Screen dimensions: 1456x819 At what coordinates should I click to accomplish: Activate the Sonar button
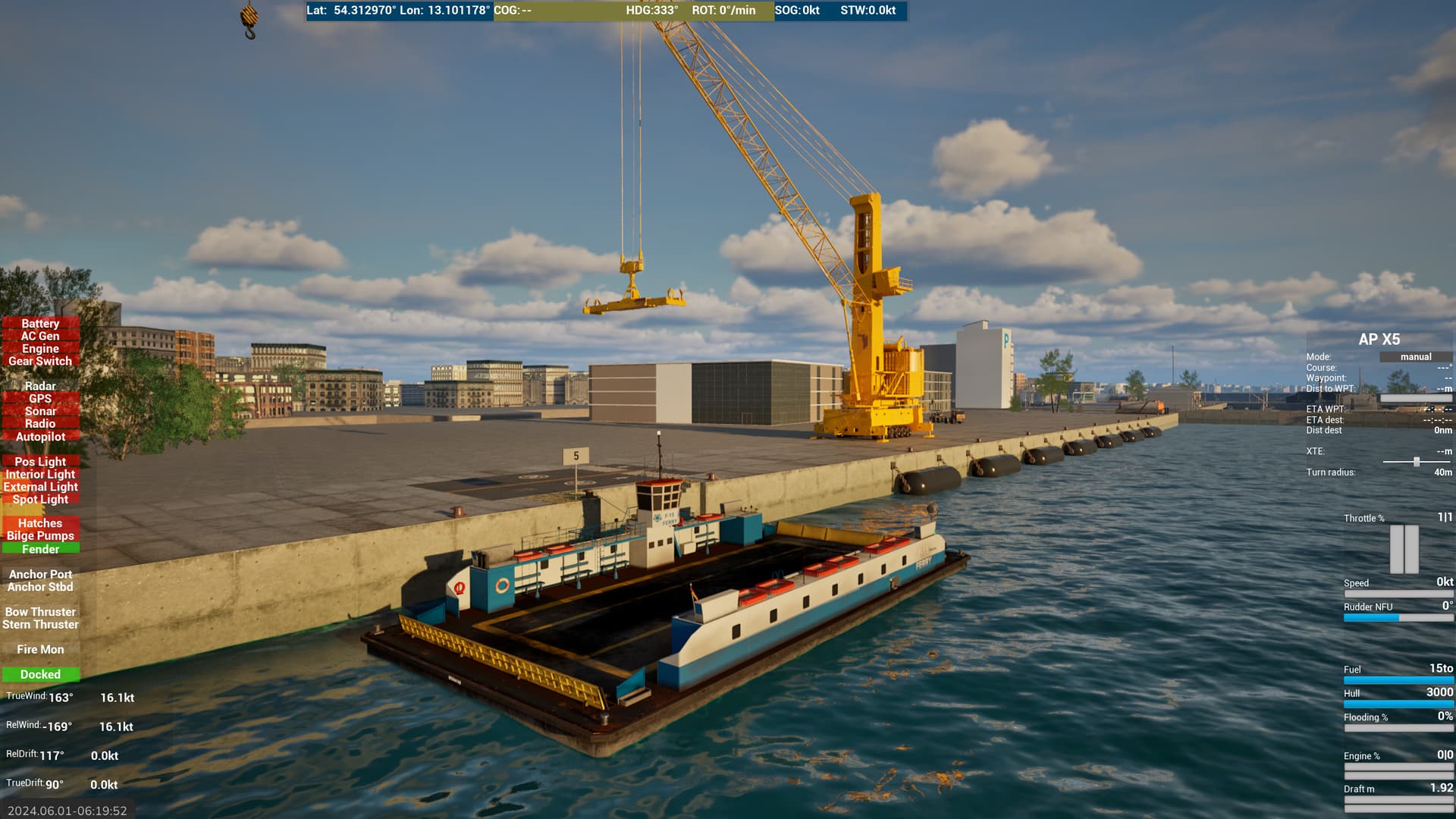[40, 411]
